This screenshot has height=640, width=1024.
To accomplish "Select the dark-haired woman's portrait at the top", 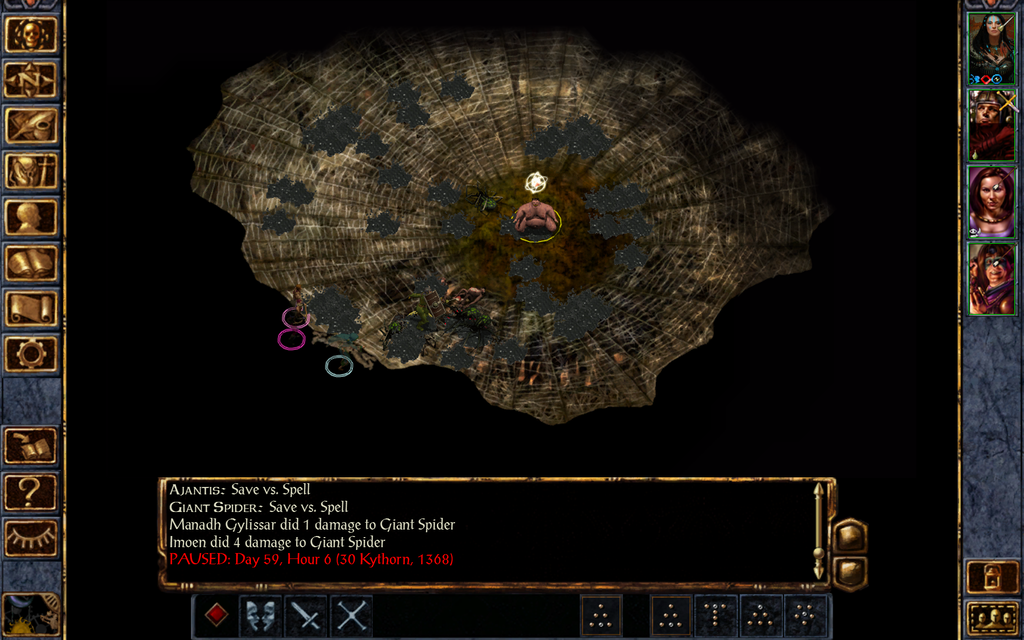I will 992,48.
